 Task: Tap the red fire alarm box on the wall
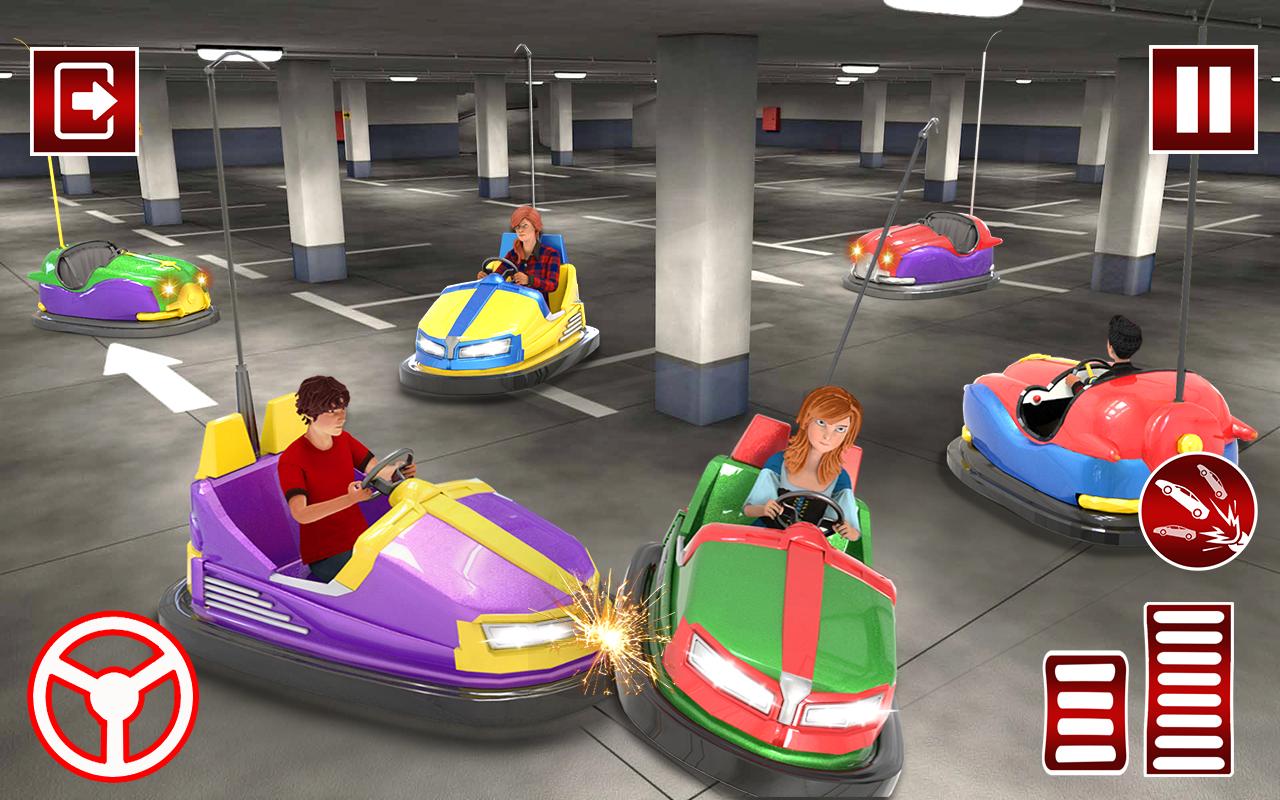pos(770,120)
